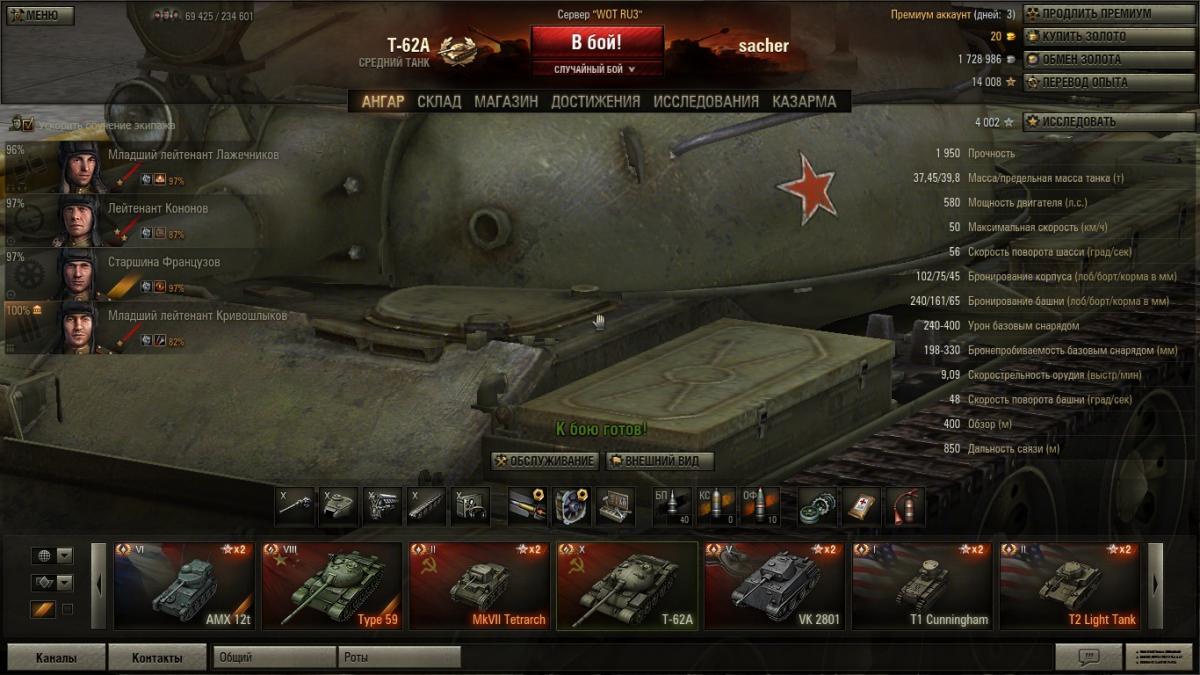Select the AMX 12t tank tile

tap(184, 586)
